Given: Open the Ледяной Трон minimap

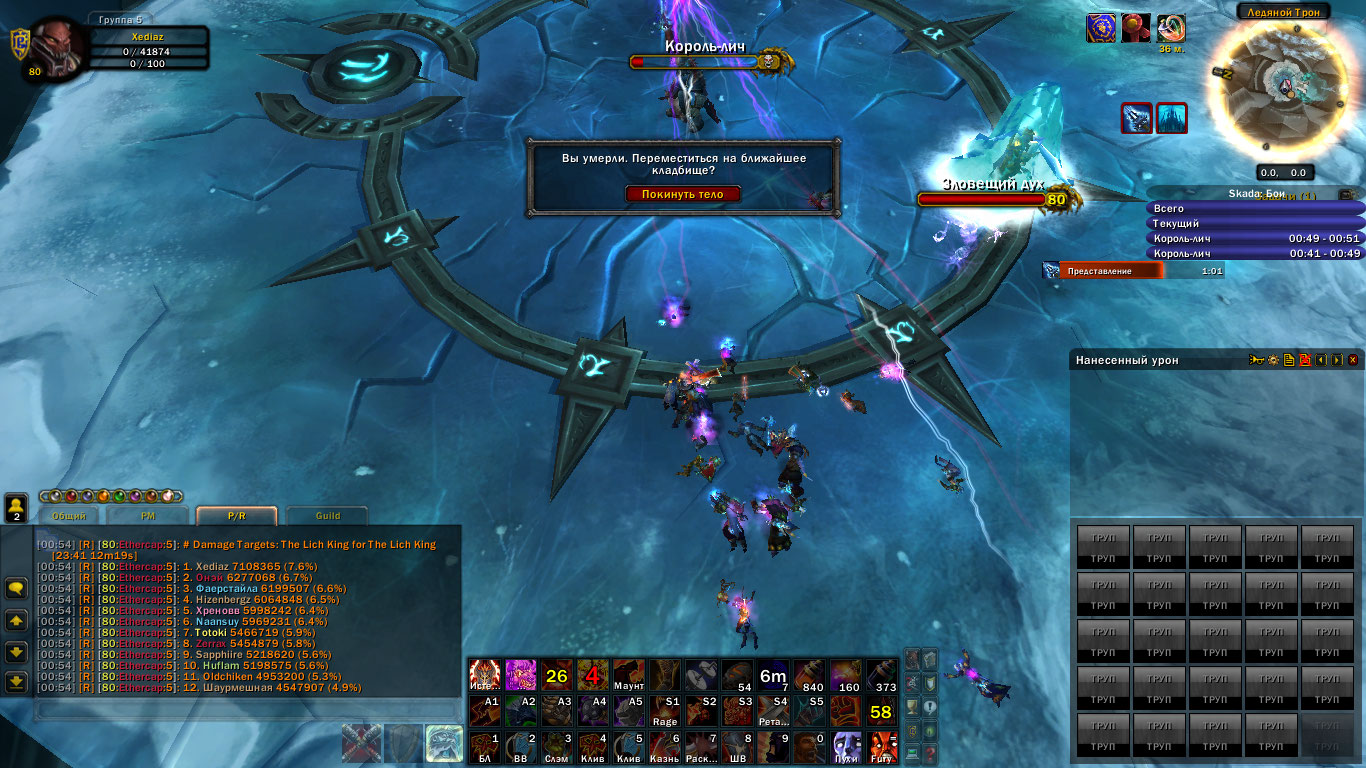Looking at the screenshot, I should point(1283,88).
